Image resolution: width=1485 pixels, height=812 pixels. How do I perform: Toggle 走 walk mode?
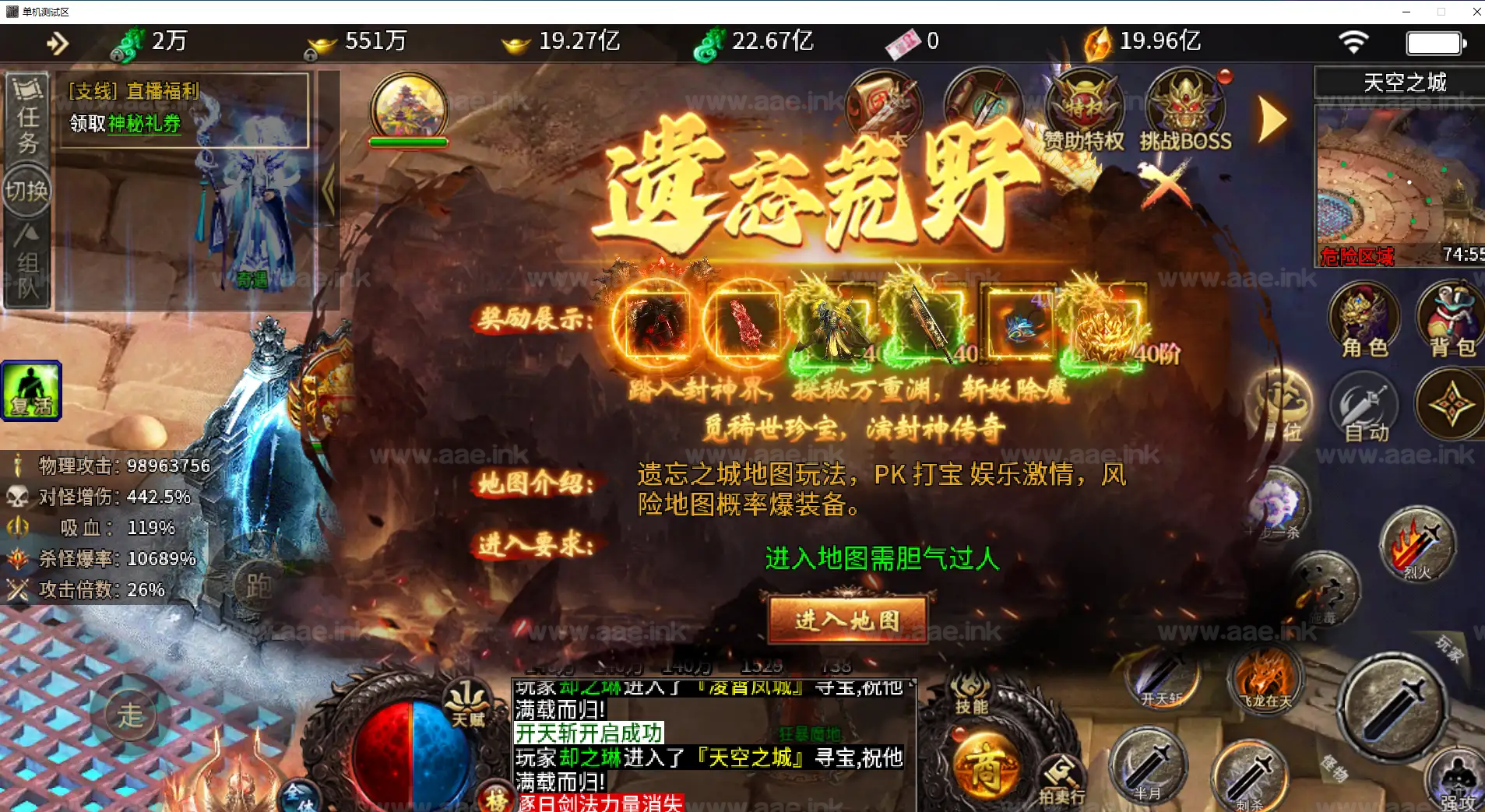131,712
